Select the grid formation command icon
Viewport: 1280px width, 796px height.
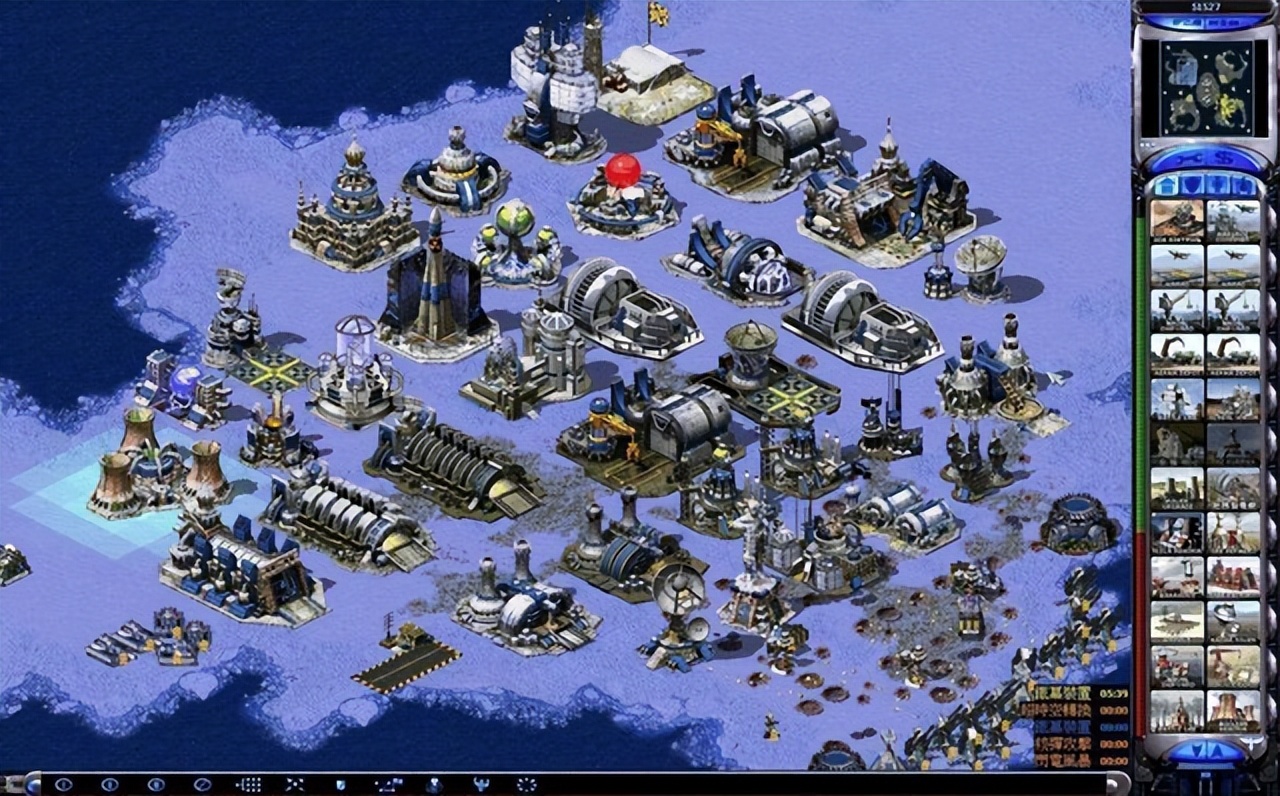pos(248,785)
